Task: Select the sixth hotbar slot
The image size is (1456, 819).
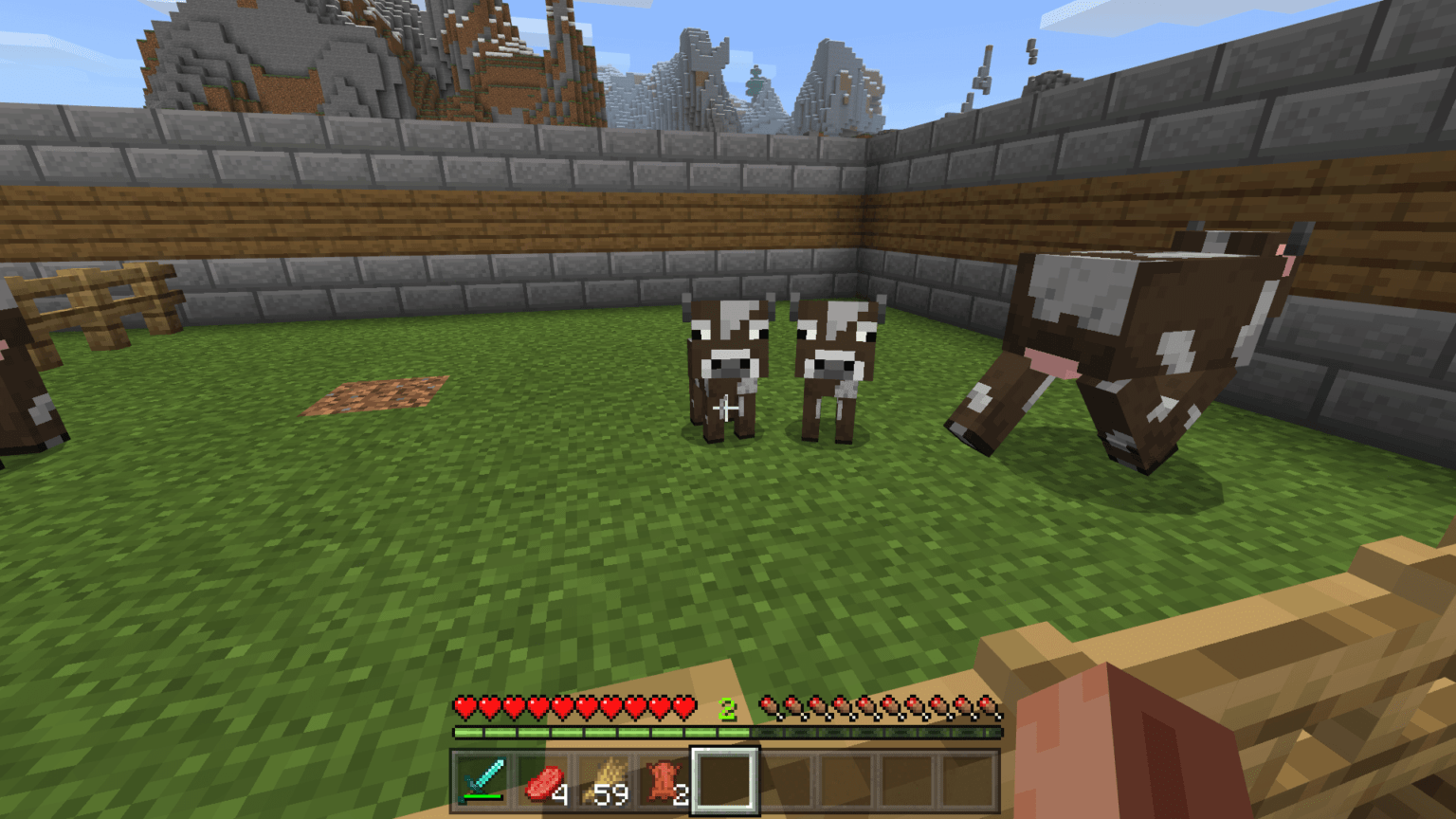Action: (788, 779)
